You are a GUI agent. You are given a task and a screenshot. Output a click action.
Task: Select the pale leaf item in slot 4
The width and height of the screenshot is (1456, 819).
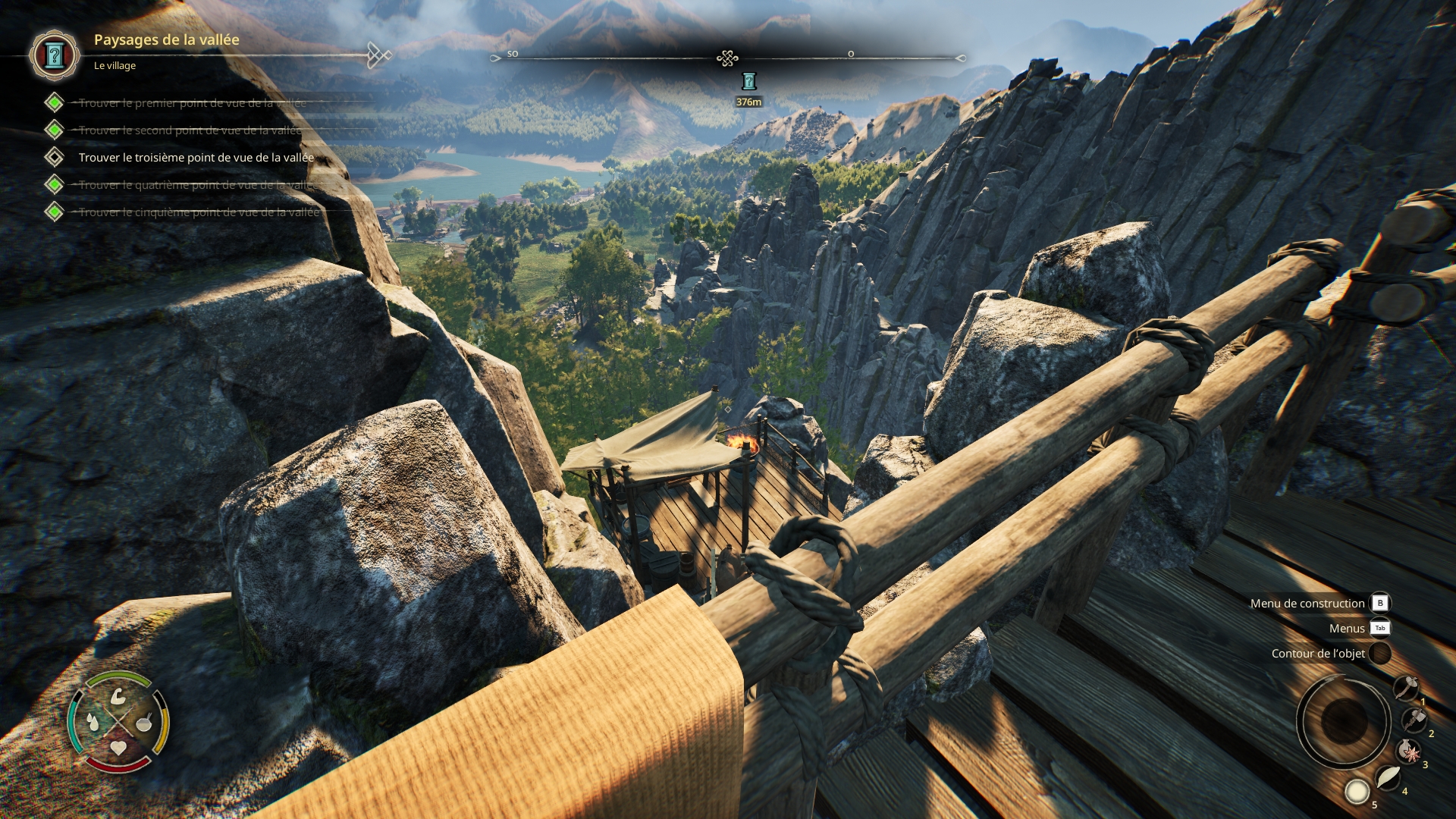point(1388,777)
